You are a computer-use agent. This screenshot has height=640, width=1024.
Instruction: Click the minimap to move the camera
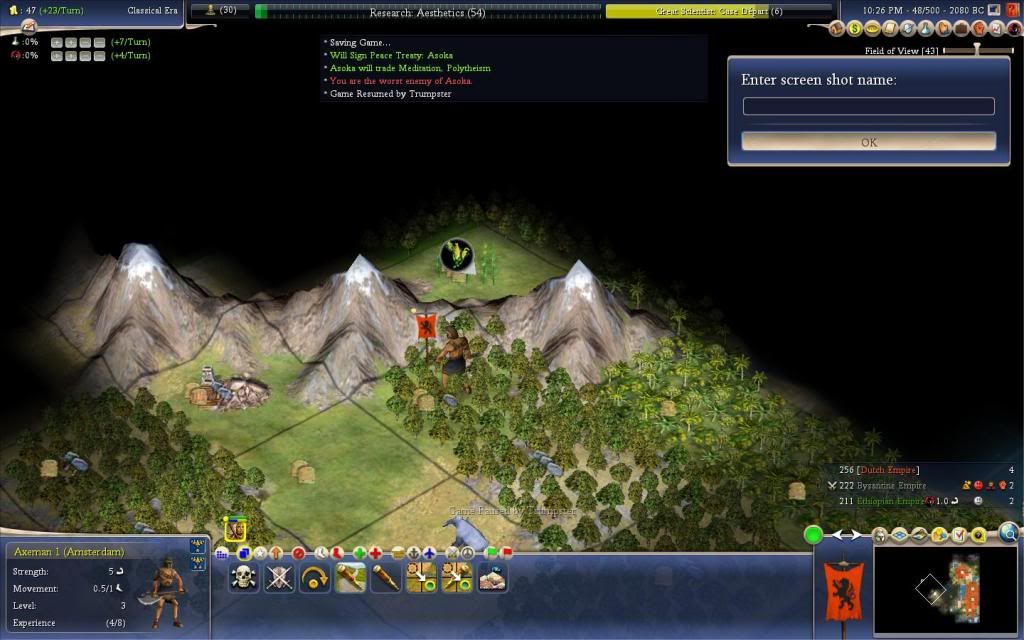click(945, 590)
